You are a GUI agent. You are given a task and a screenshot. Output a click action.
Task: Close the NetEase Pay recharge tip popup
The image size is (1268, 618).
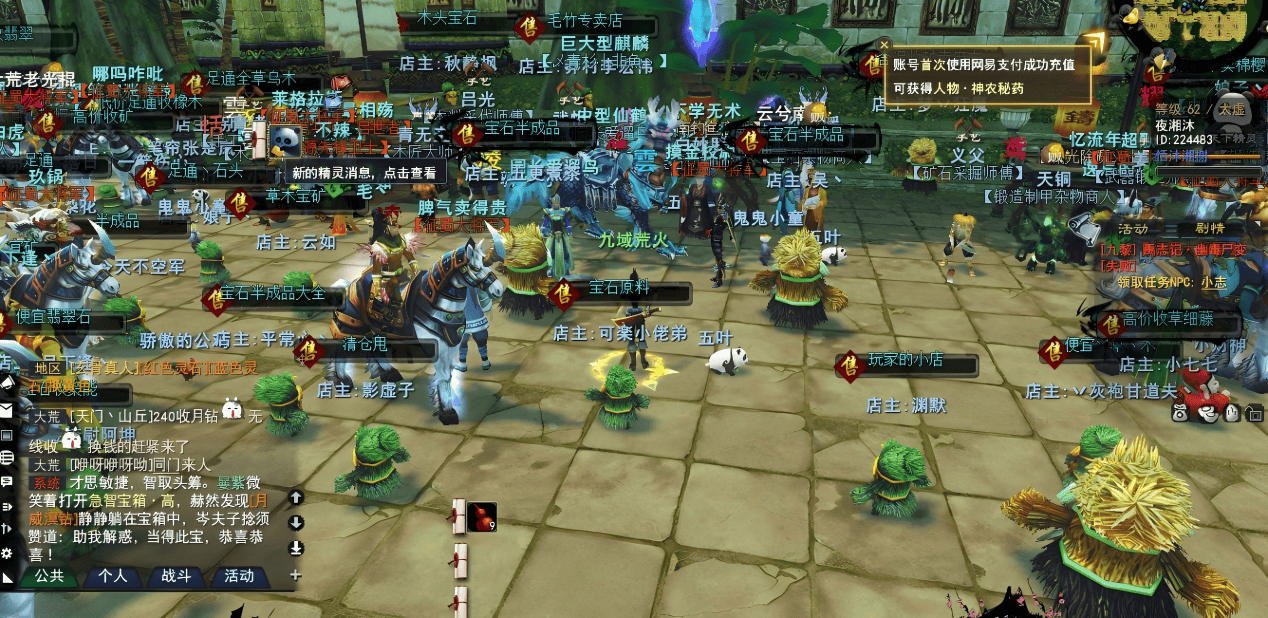click(x=884, y=44)
